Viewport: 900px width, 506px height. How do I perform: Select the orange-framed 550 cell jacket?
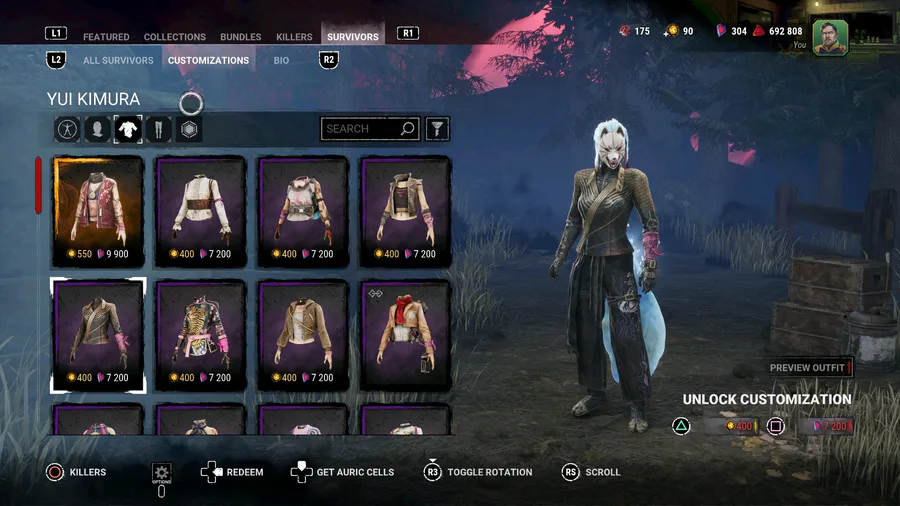[98, 212]
